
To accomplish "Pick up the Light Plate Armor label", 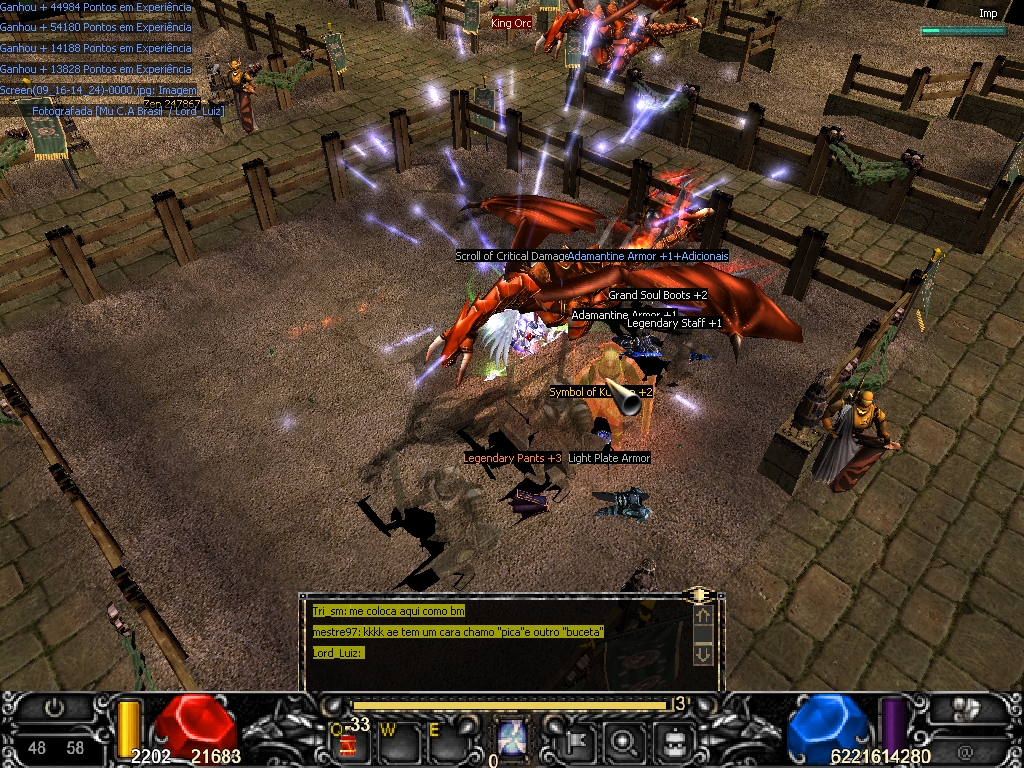I will pyautogui.click(x=609, y=458).
